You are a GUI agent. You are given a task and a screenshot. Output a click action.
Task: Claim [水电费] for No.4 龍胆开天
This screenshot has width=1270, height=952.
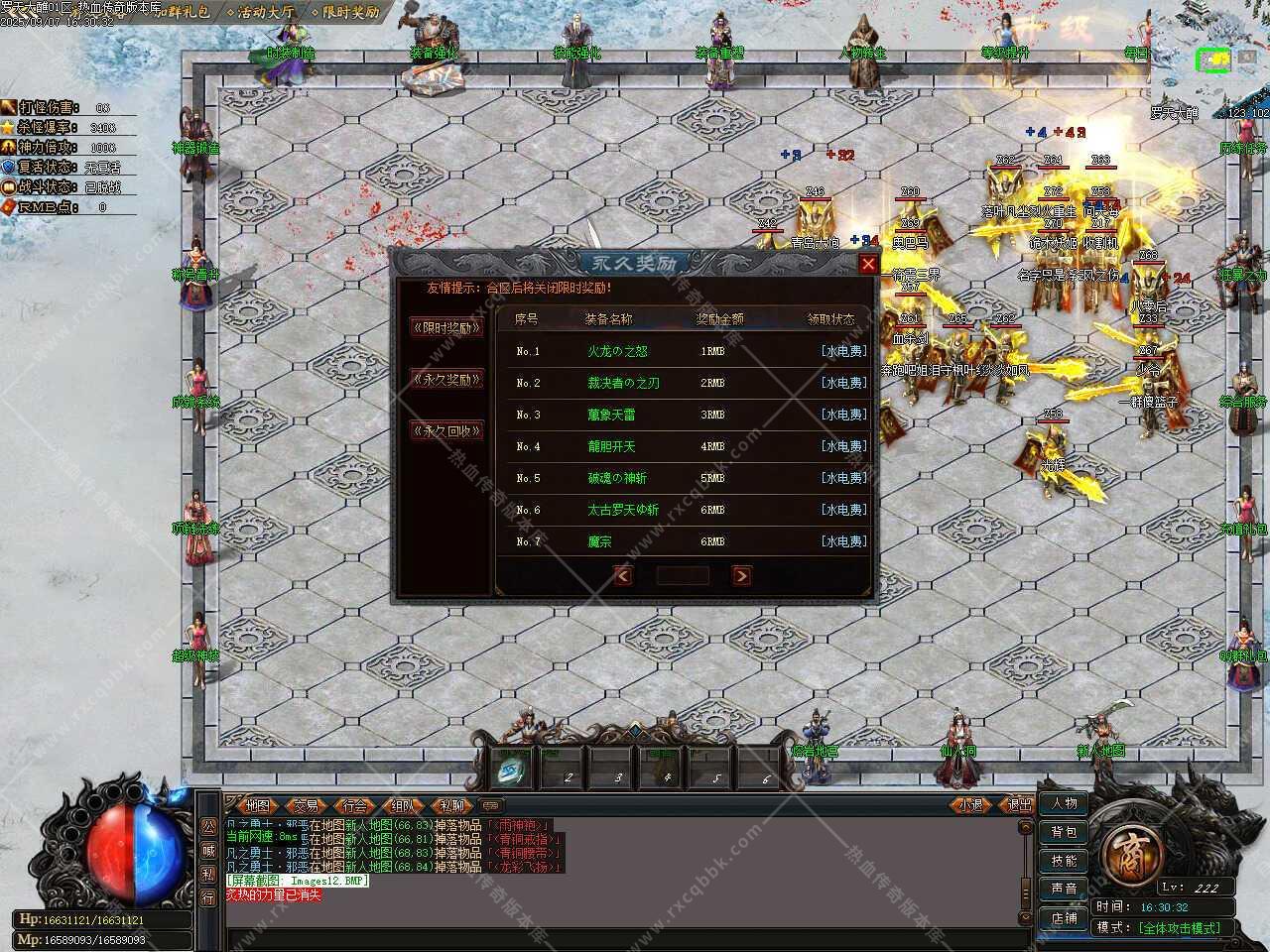[843, 446]
